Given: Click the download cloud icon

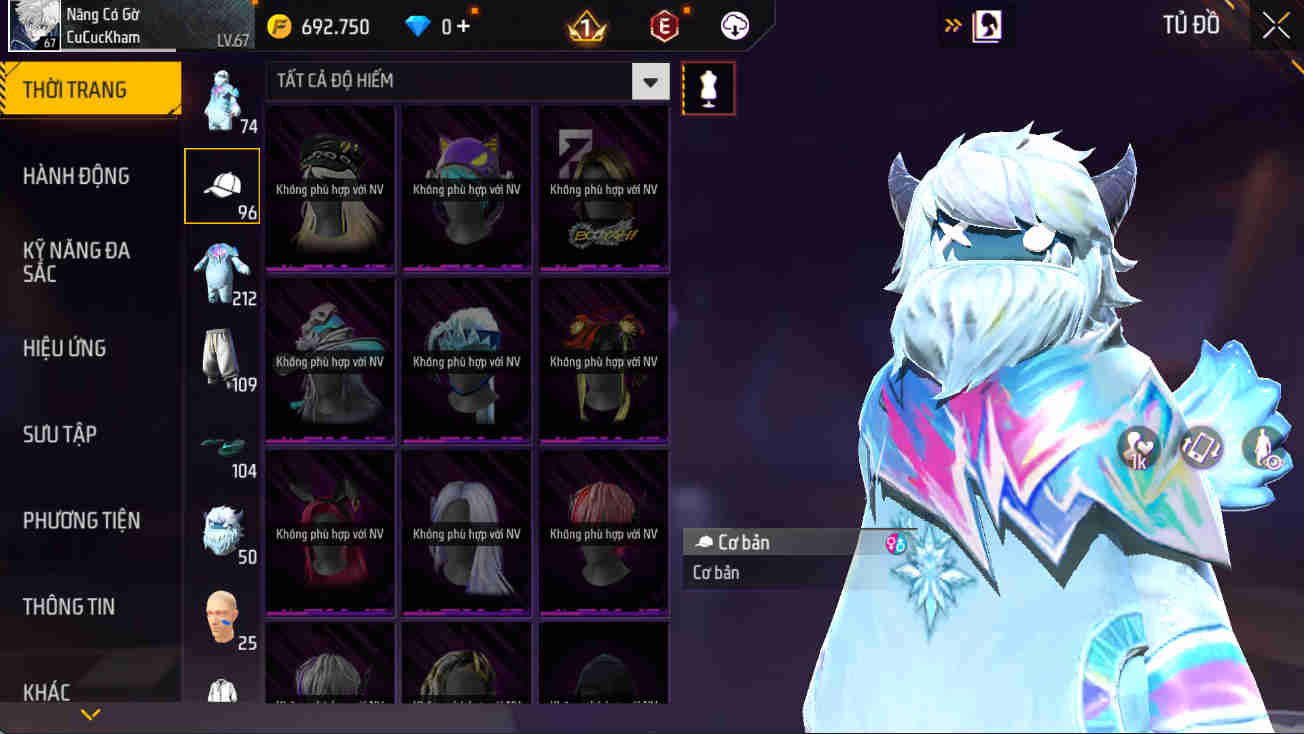Looking at the screenshot, I should coord(736,26).
